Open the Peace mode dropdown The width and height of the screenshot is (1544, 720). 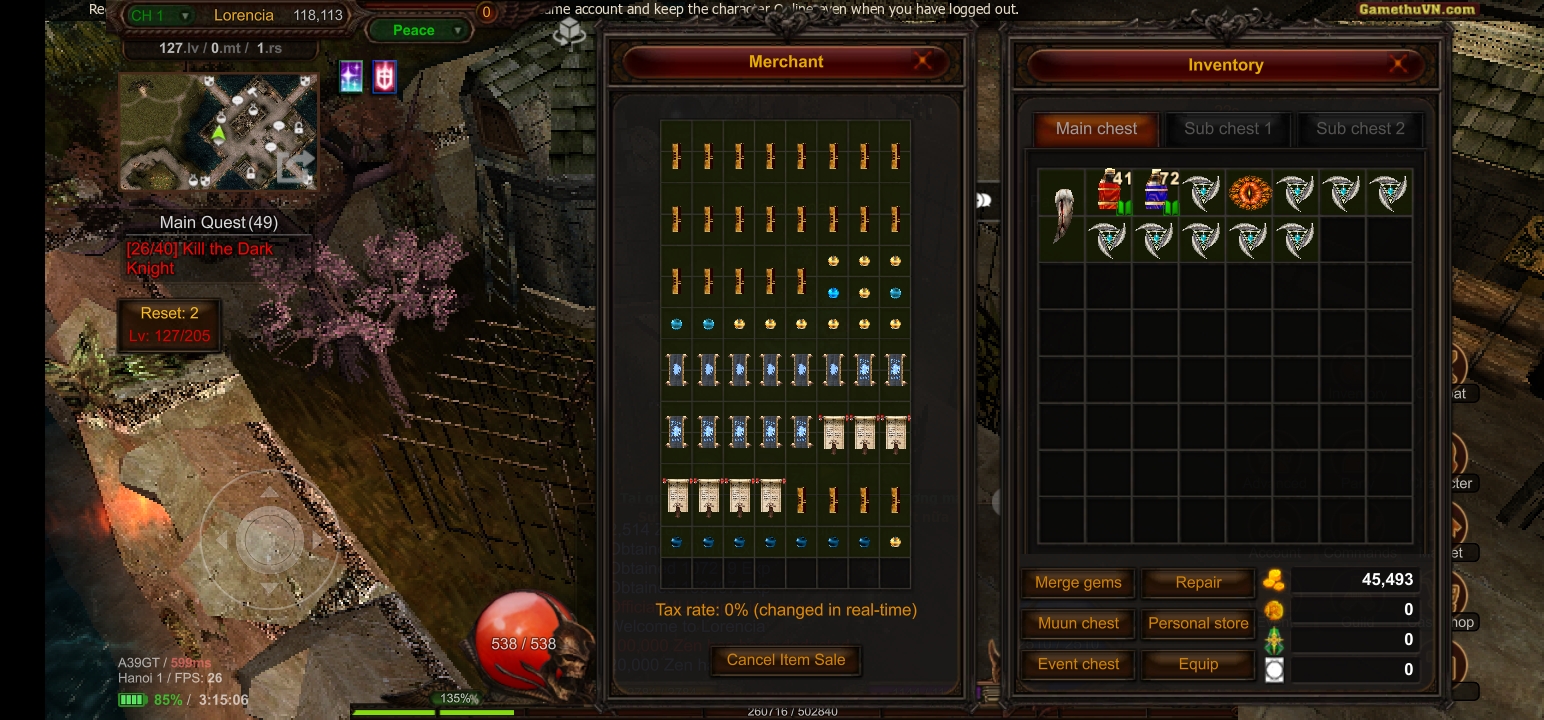[419, 30]
